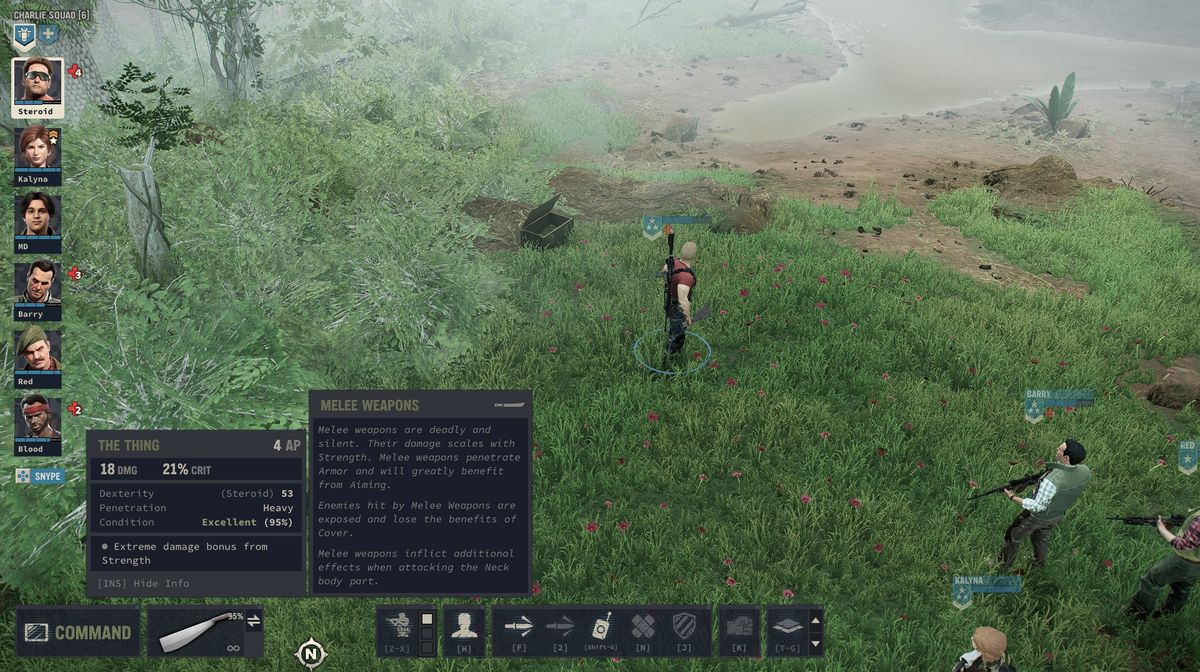Click the brick wall cover icon
1200x672 pixels.
point(739,627)
